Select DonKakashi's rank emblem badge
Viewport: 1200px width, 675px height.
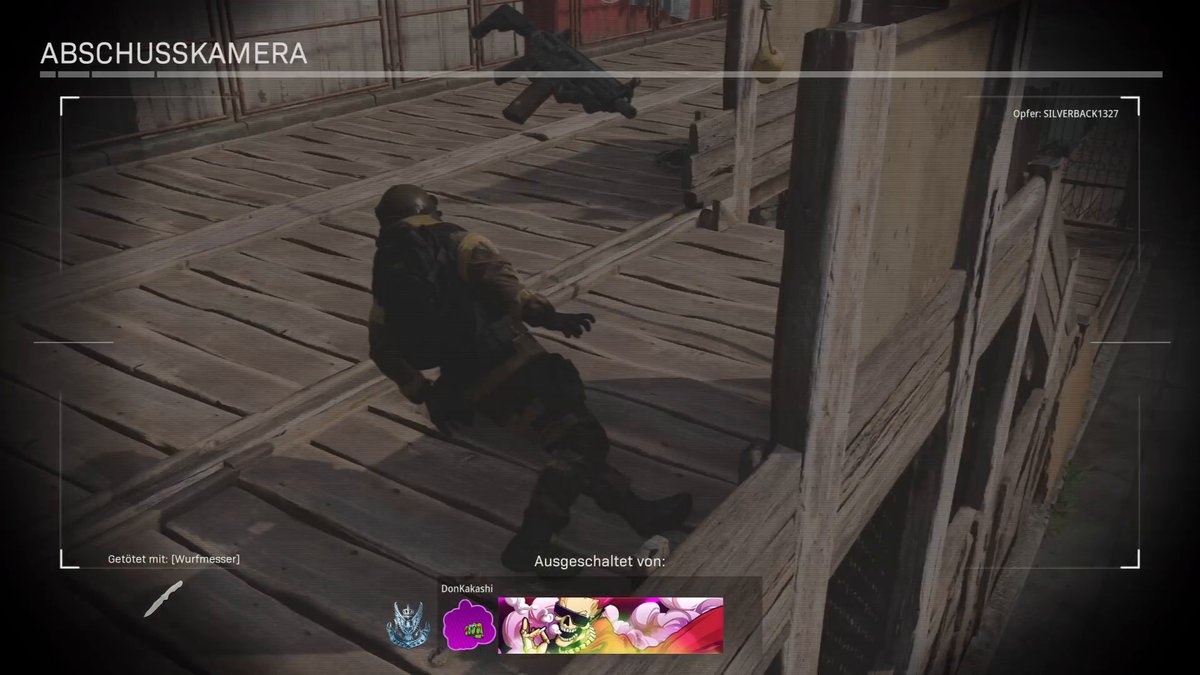tap(408, 626)
